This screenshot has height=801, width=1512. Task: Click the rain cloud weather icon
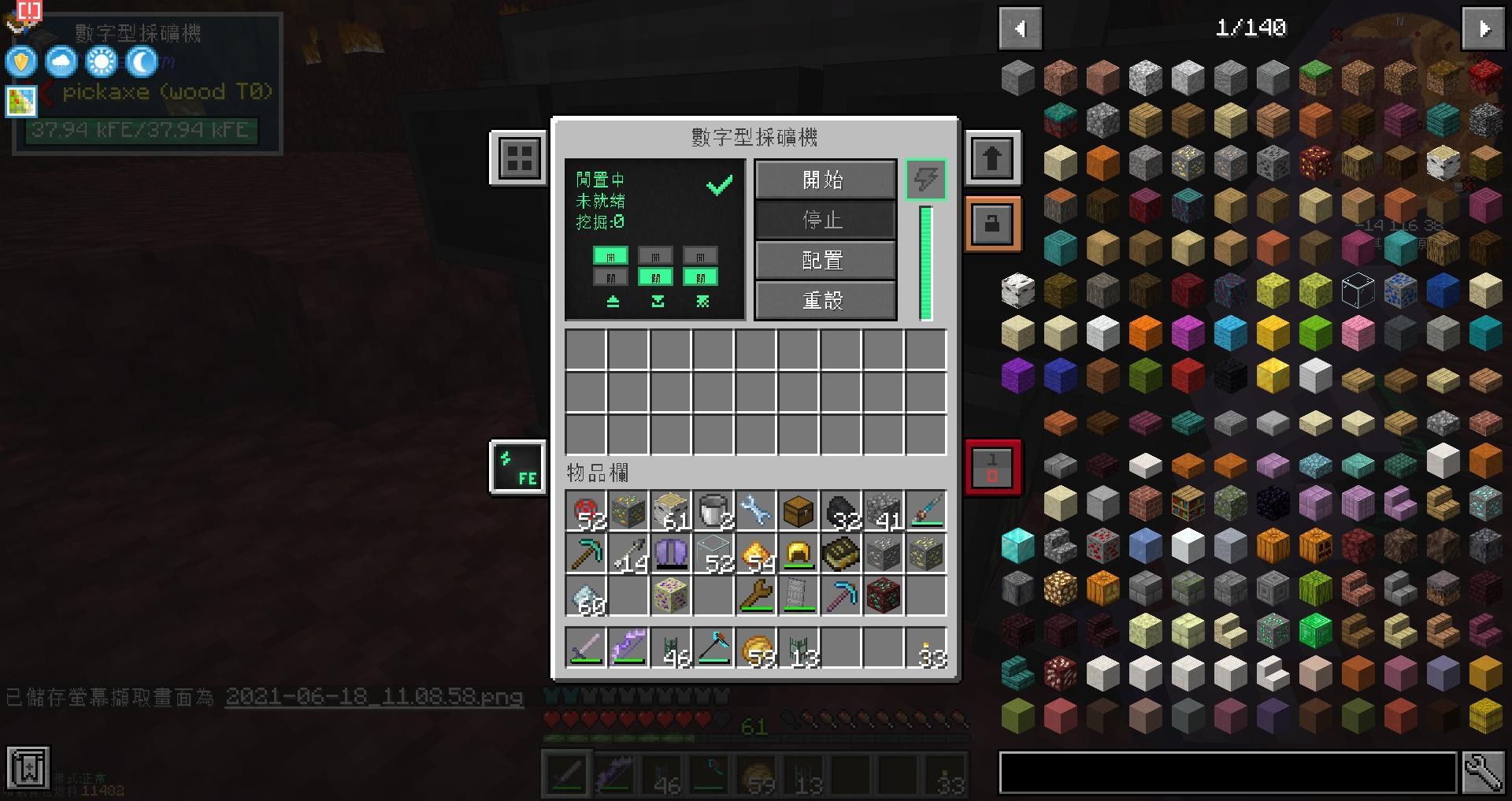click(x=60, y=61)
